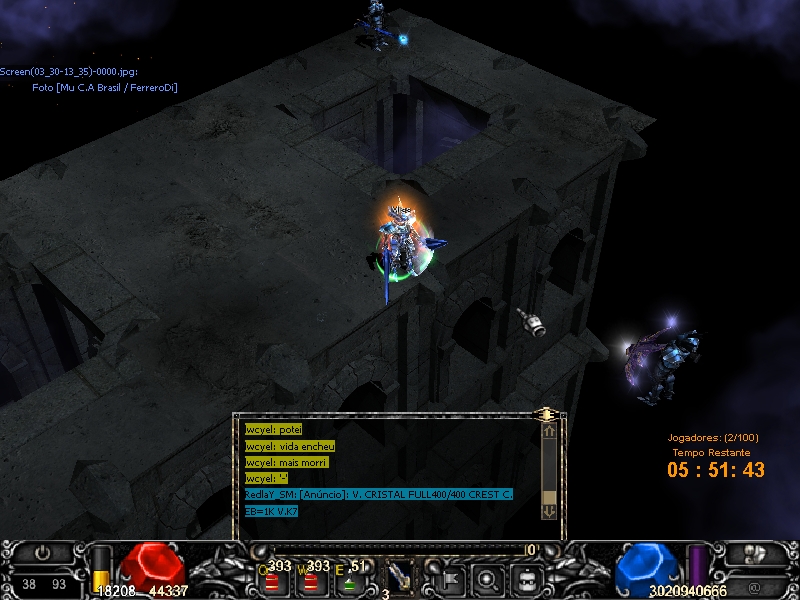Use the Q-slot red health potion
The height and width of the screenshot is (600, 800).
click(x=271, y=582)
